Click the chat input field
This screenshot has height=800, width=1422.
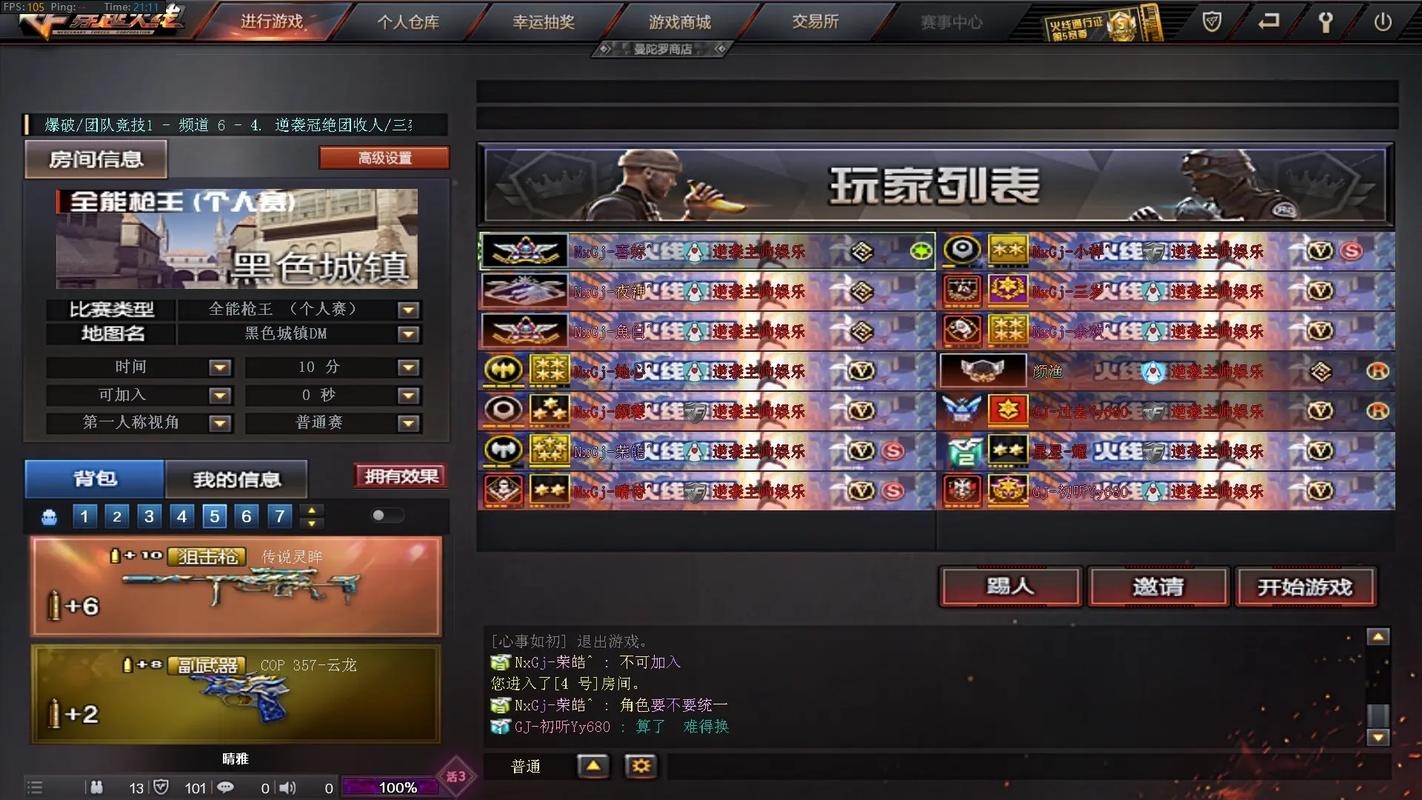coord(1020,767)
